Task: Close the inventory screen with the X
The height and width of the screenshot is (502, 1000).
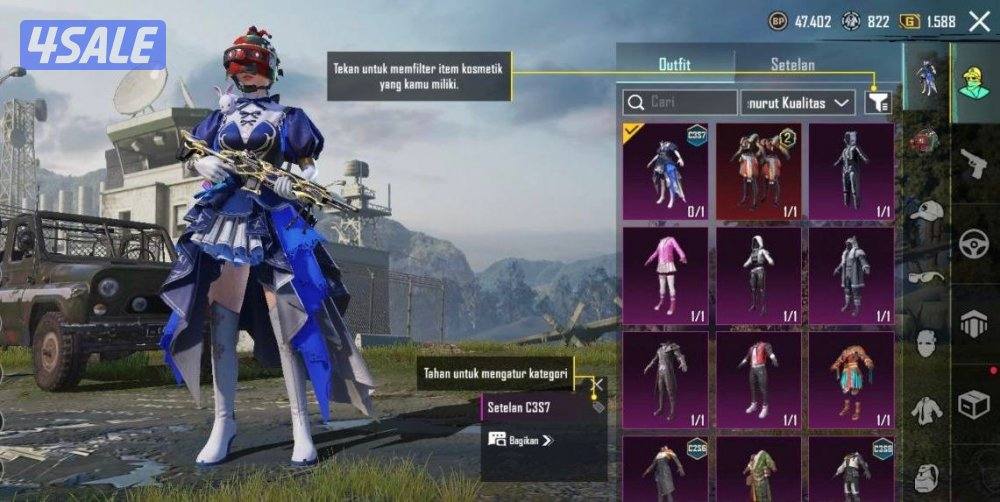Action: pos(979,21)
